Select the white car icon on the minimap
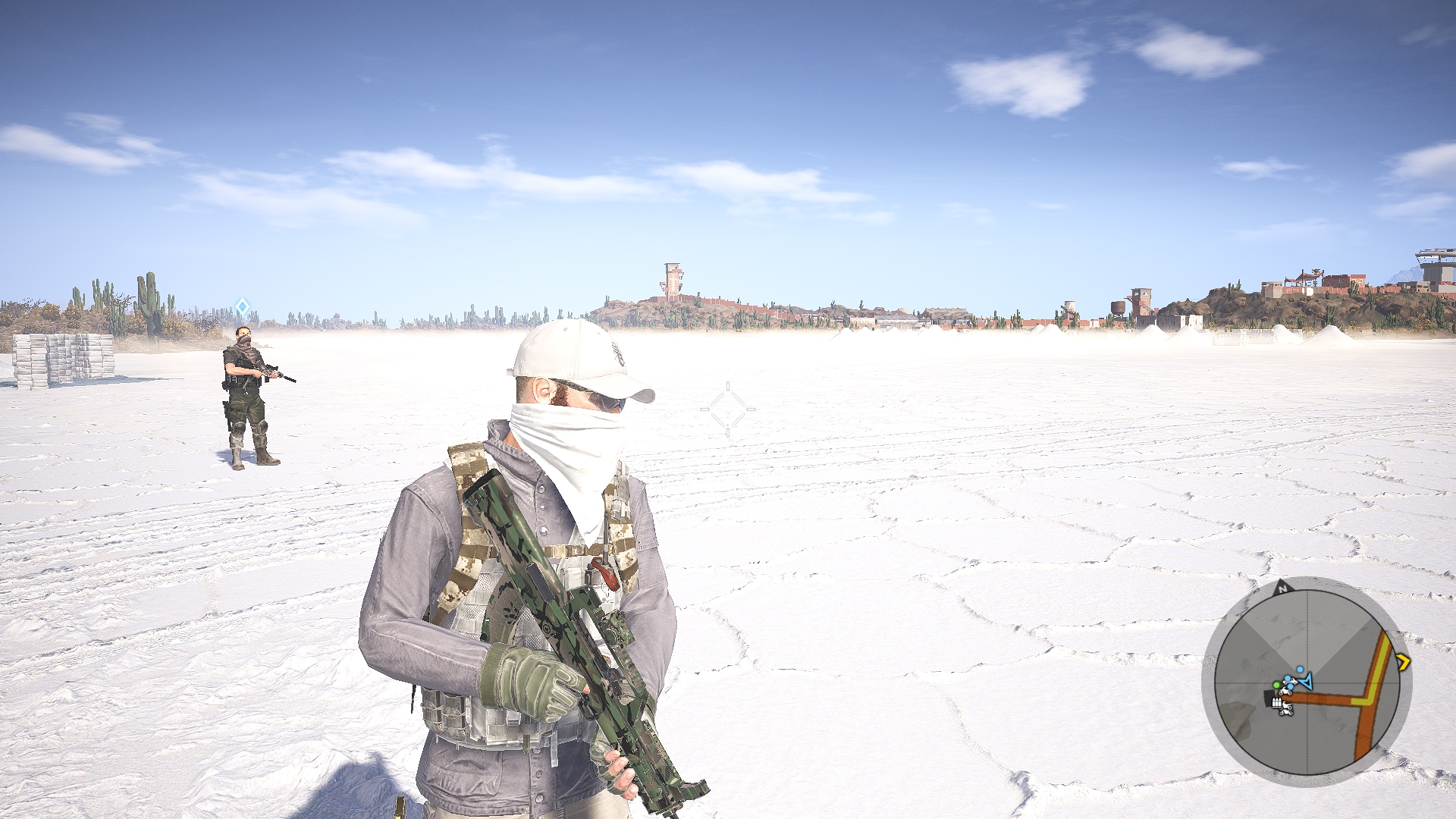This screenshot has height=819, width=1456. pyautogui.click(x=1291, y=682)
